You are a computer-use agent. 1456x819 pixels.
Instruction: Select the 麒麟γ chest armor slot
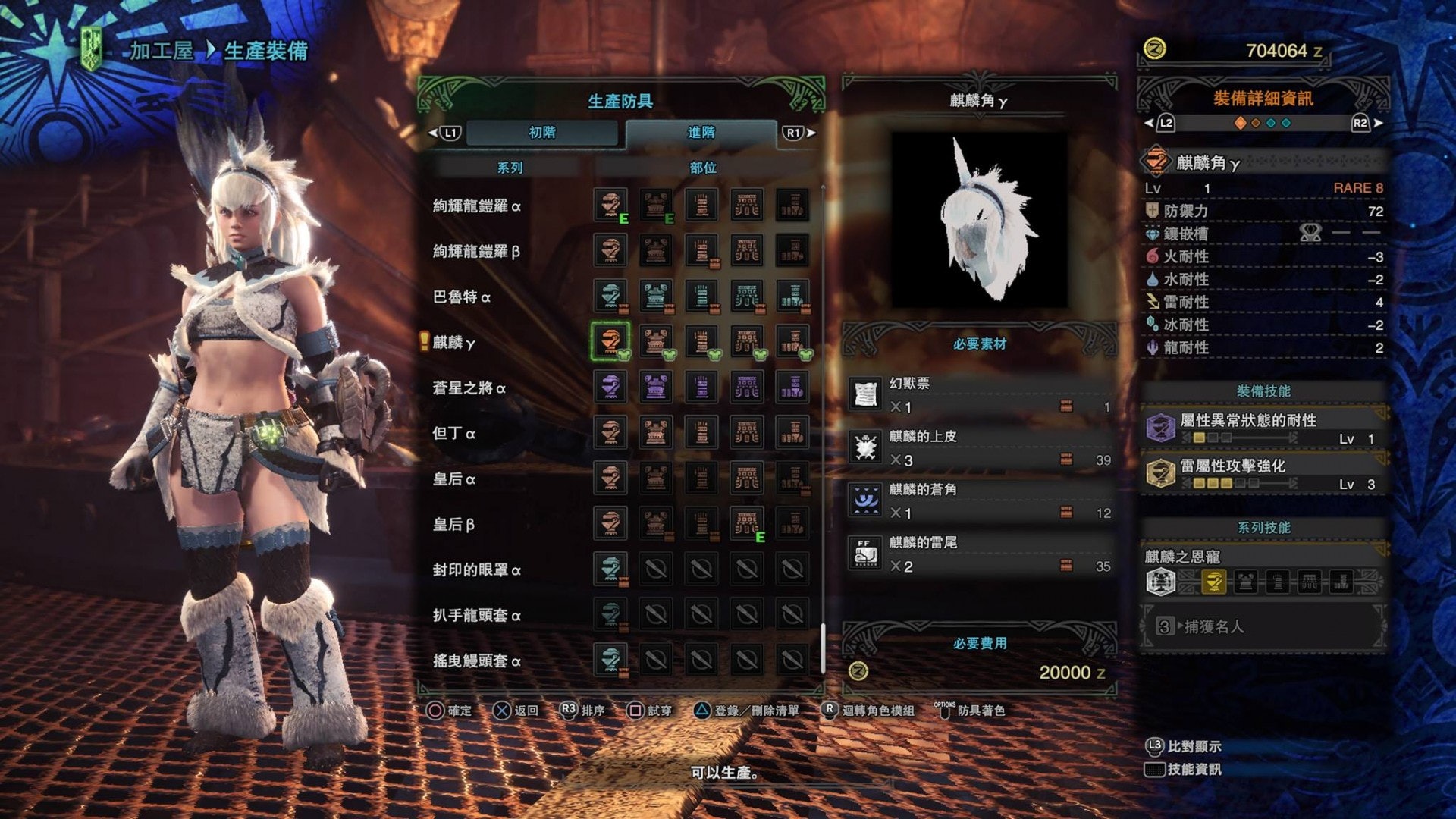(656, 341)
